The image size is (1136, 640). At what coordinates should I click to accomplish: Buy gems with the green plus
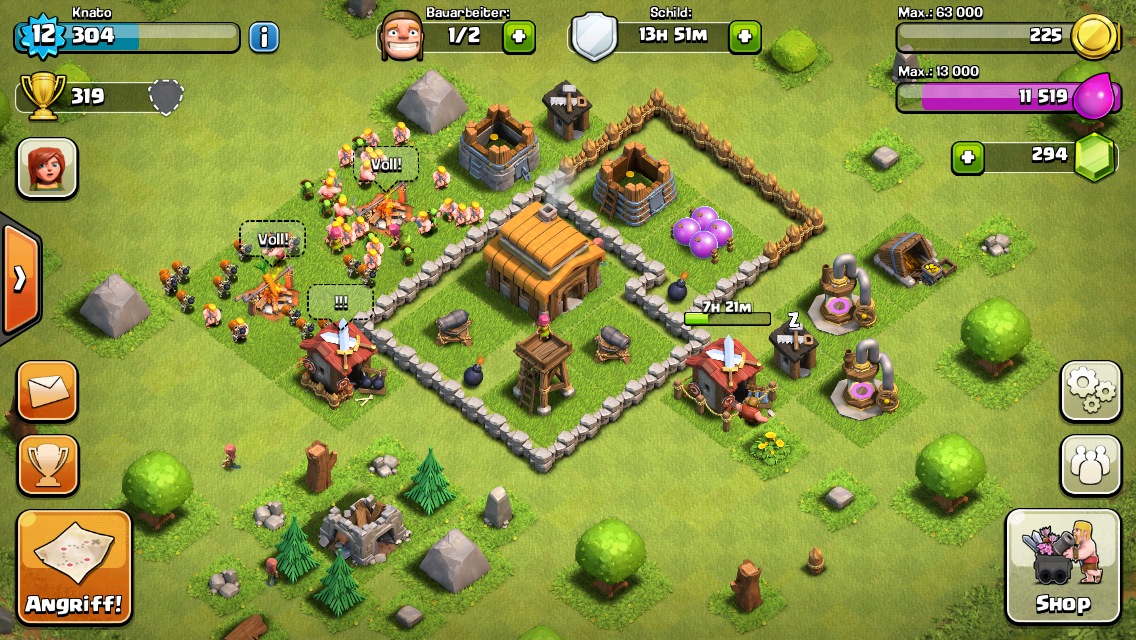click(x=967, y=157)
